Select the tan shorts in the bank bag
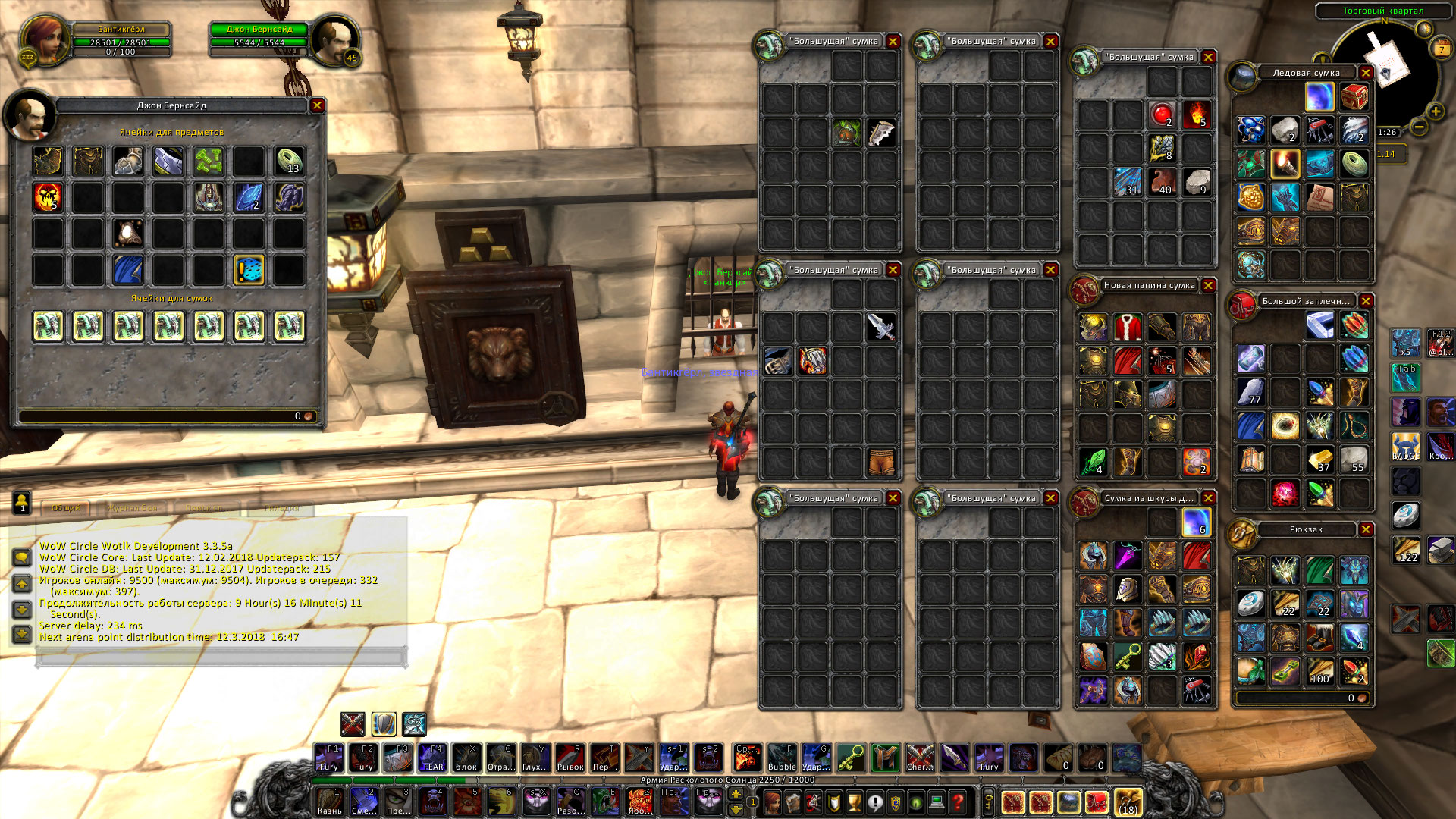Screen dimensions: 1456x819 pyautogui.click(x=881, y=461)
